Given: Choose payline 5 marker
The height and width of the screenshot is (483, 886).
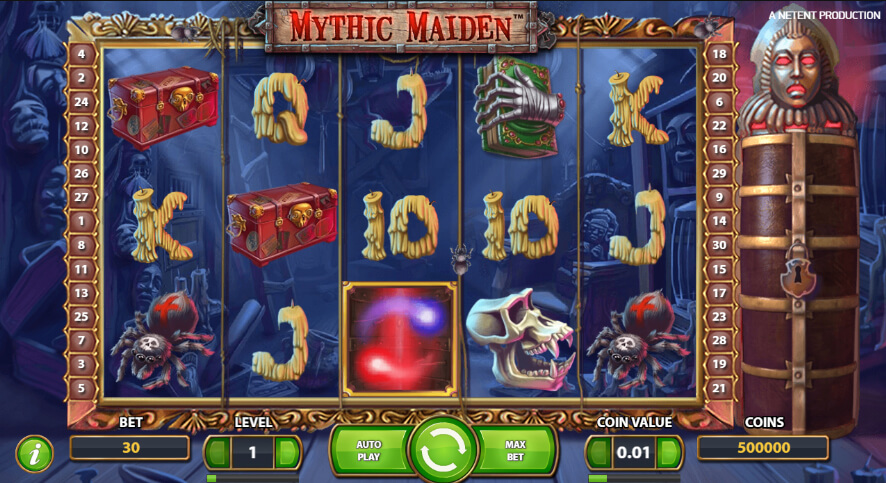Looking at the screenshot, I should click(82, 387).
